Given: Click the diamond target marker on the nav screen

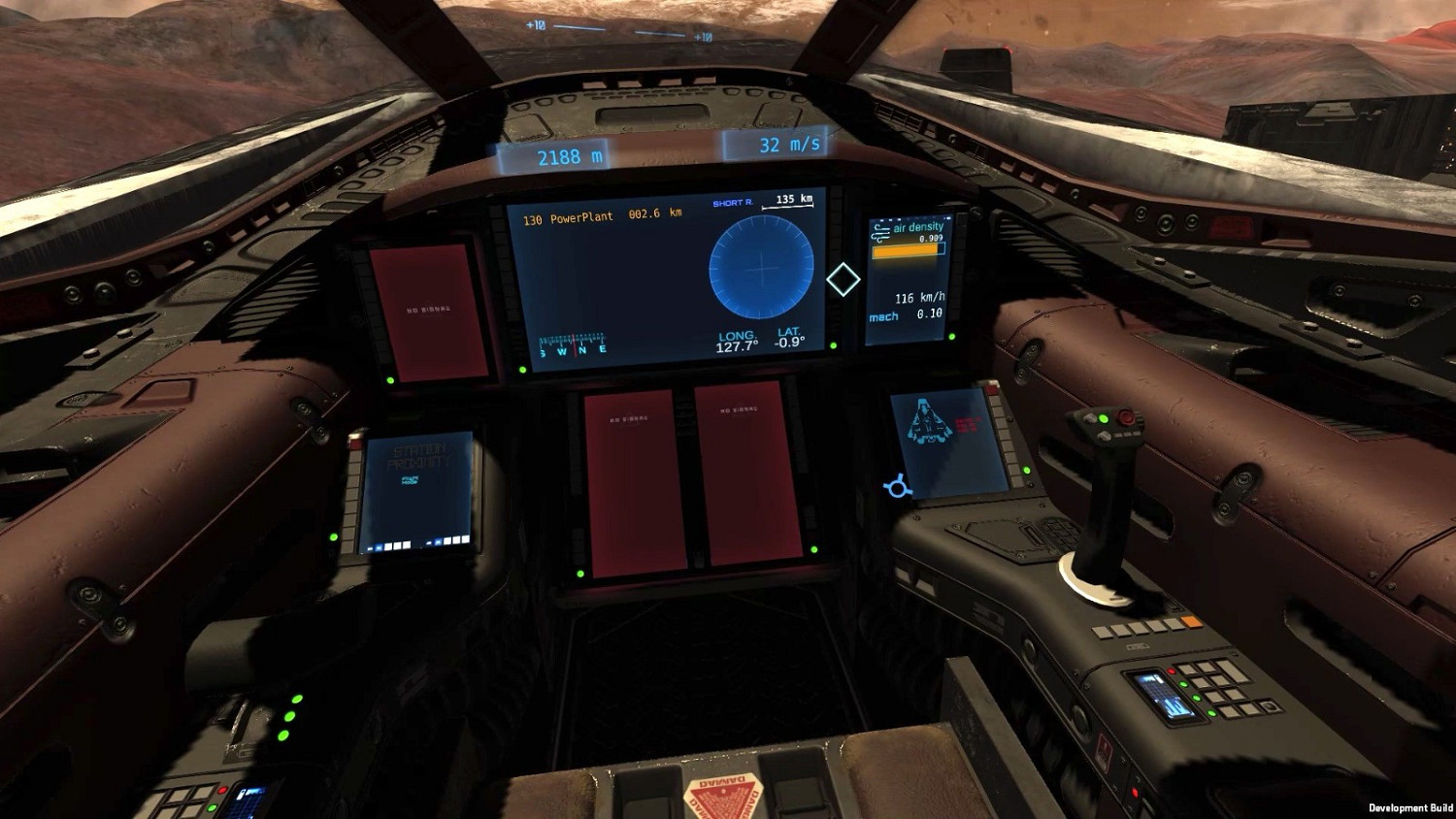Looking at the screenshot, I should click(843, 279).
